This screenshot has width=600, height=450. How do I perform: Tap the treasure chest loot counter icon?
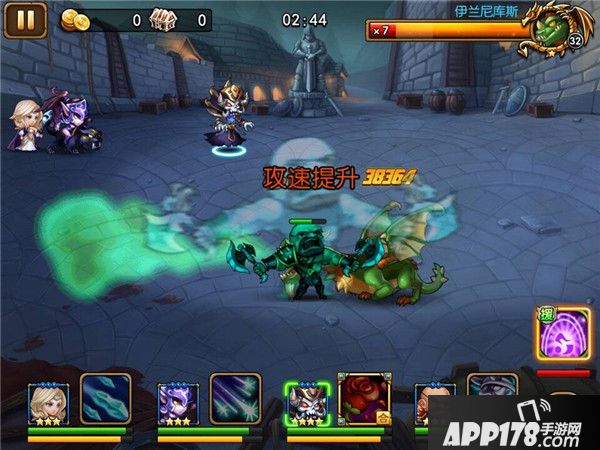162,19
